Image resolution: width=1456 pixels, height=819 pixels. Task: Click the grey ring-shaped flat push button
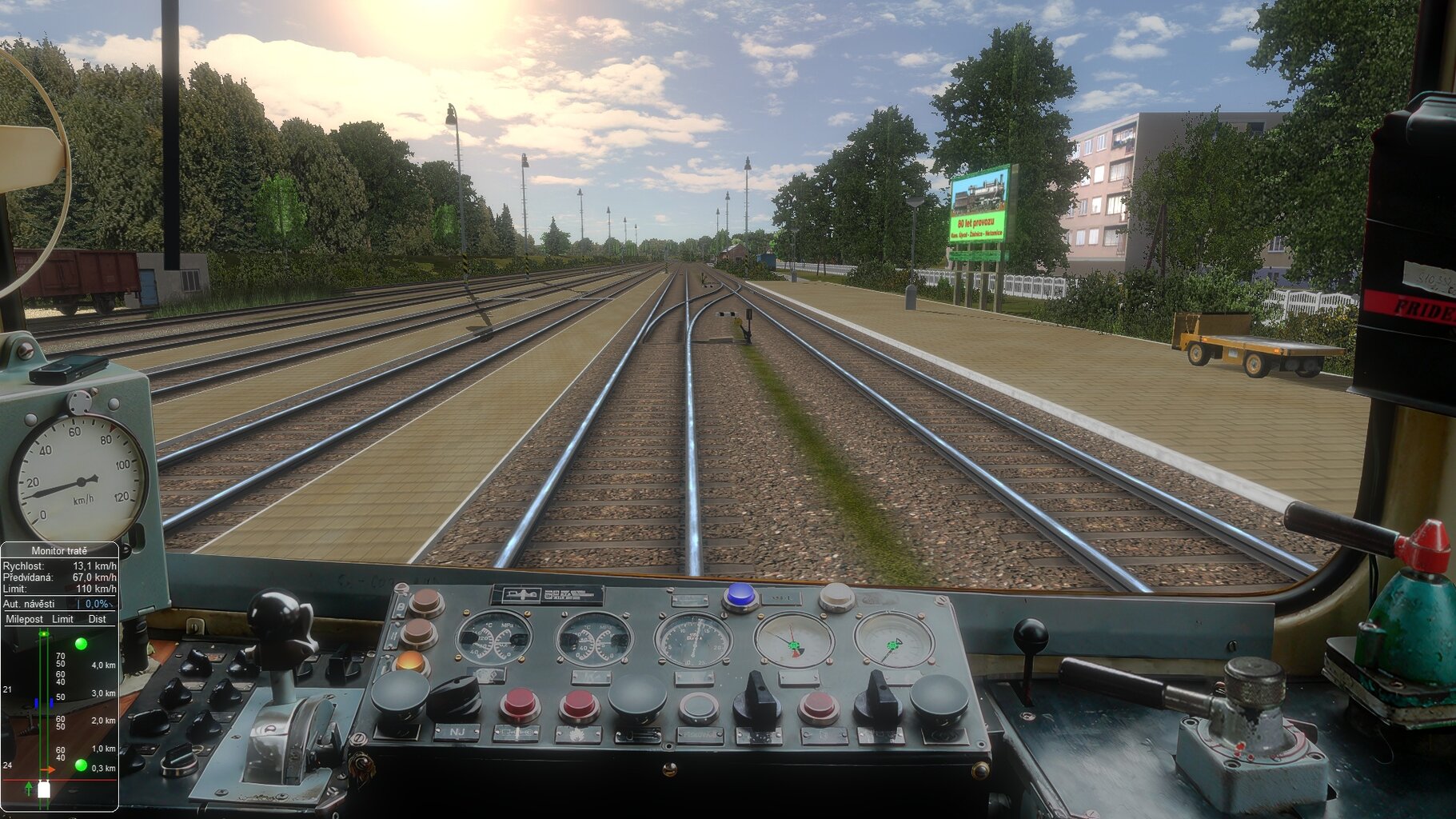pos(699,707)
